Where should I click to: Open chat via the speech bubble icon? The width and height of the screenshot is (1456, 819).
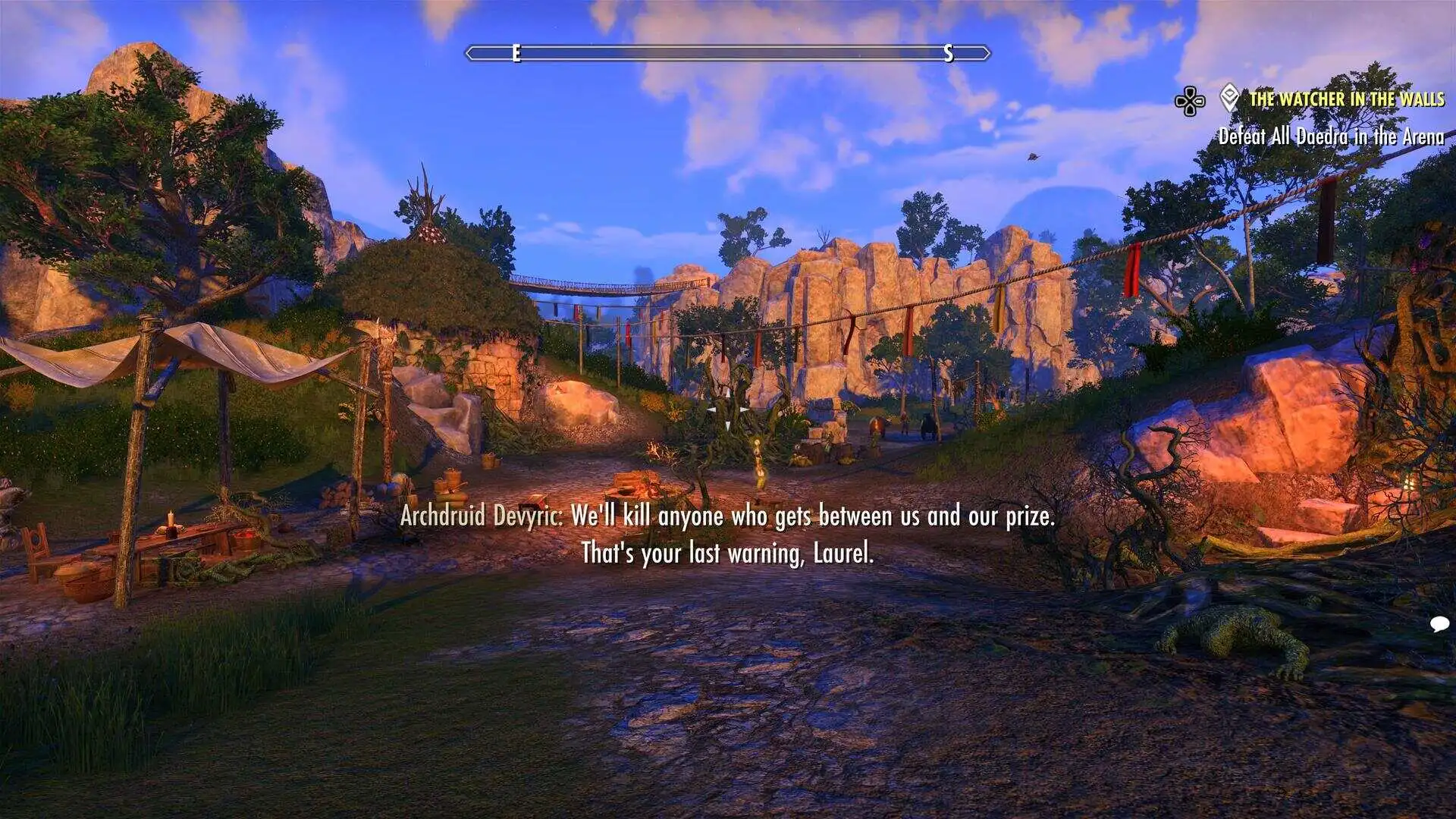point(1439,624)
